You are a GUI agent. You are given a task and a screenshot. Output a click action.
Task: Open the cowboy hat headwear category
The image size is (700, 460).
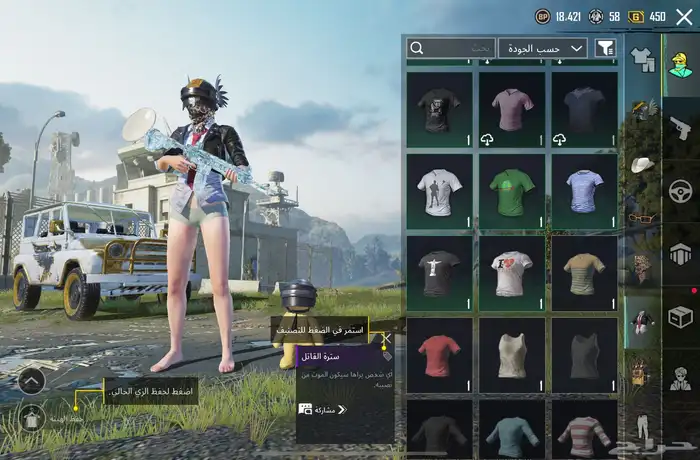coord(642,164)
